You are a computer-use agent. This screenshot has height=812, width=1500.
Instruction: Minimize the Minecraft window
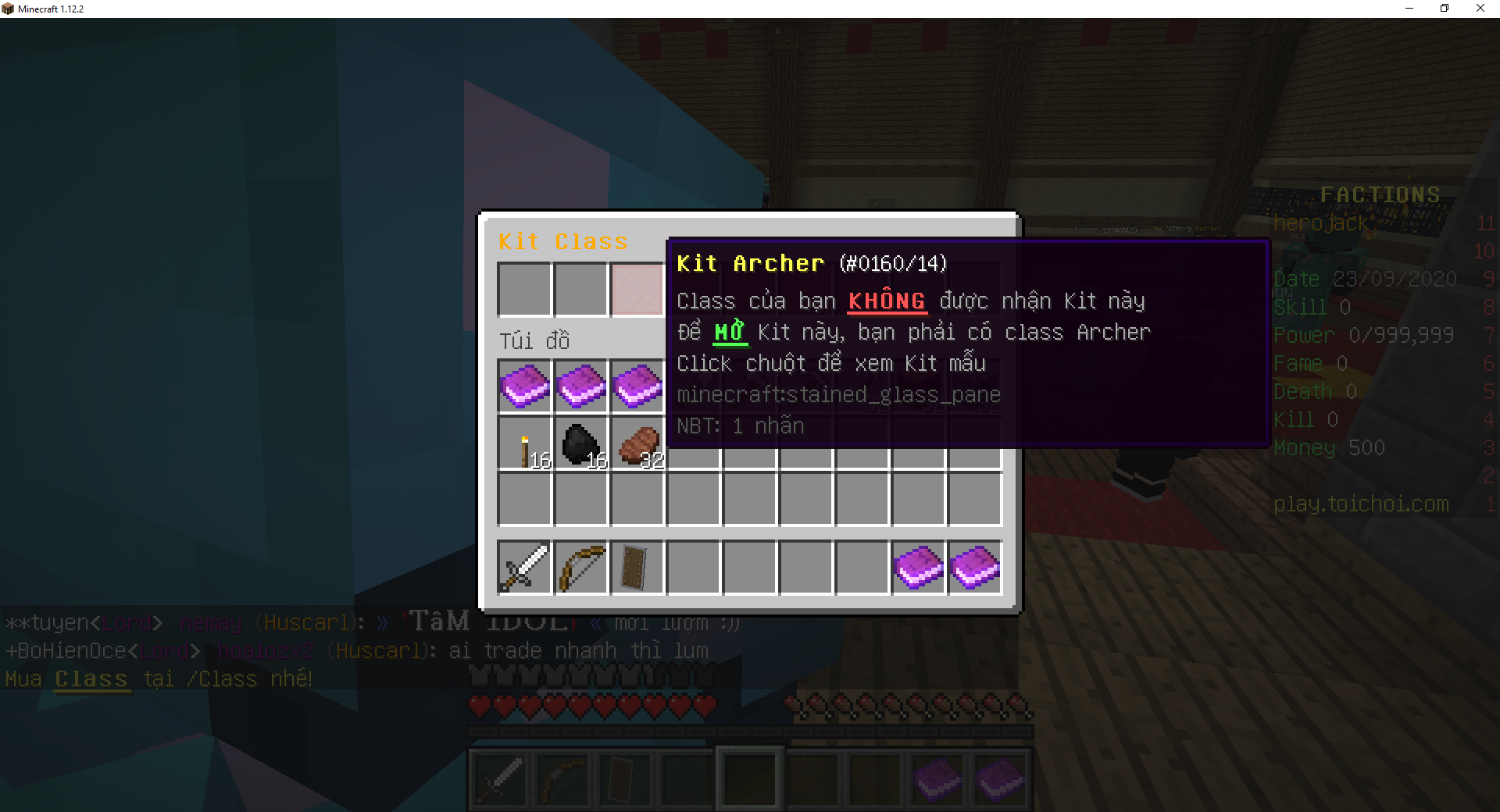click(x=1409, y=9)
